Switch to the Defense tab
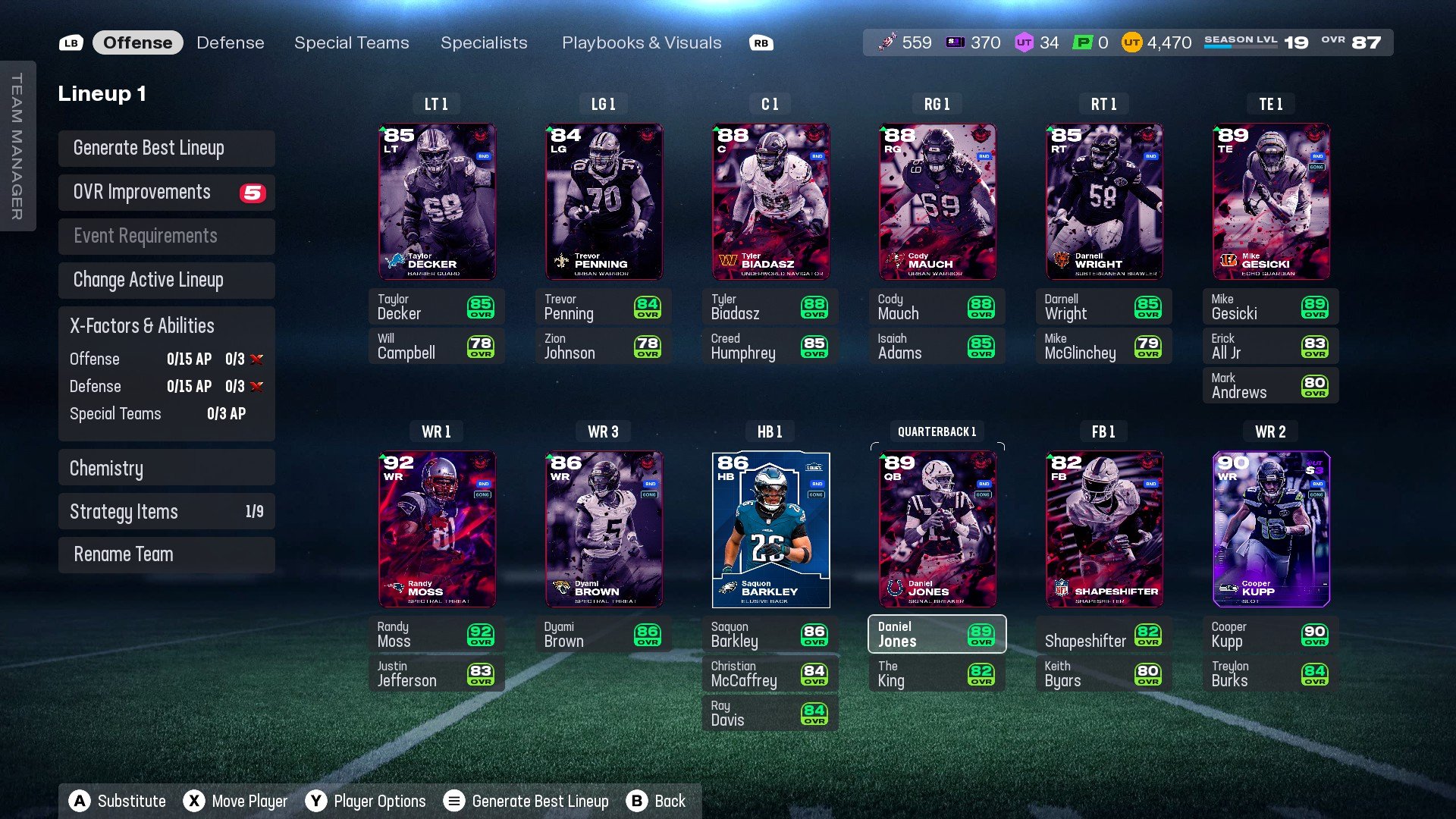Screen dimensions: 1456x819 [x=230, y=43]
